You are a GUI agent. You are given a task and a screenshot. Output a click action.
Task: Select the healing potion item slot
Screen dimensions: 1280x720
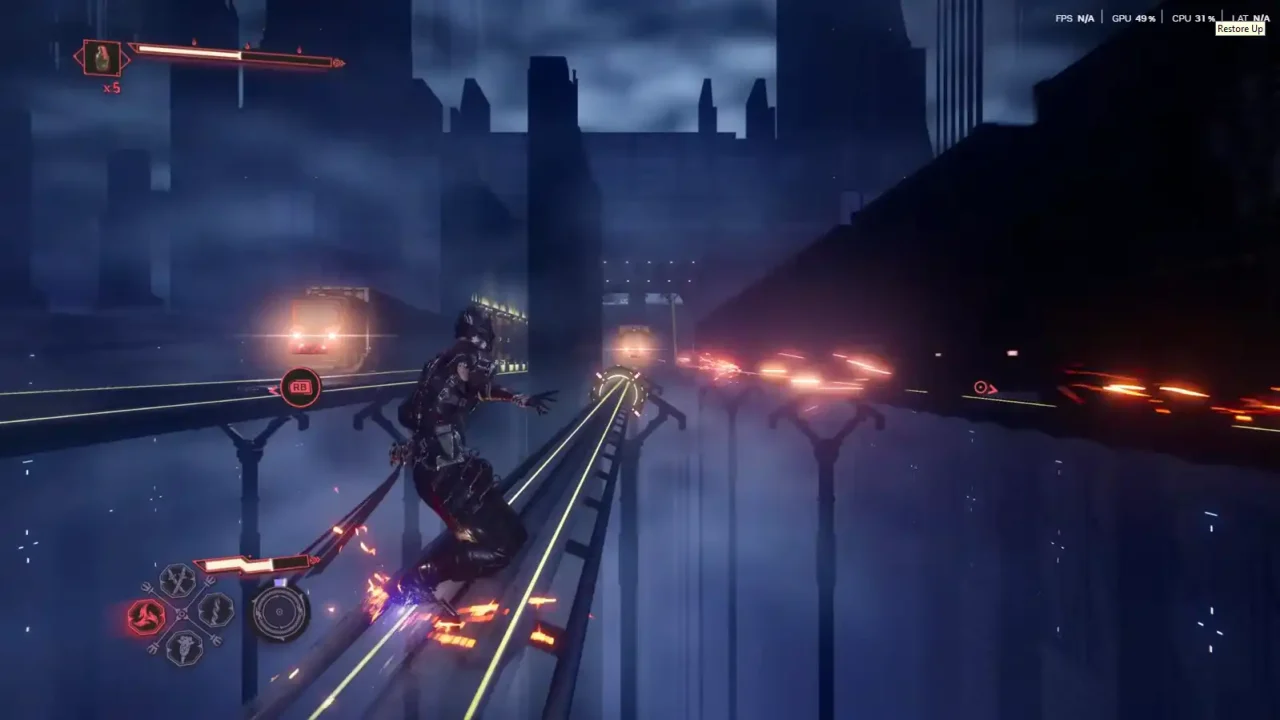(102, 59)
